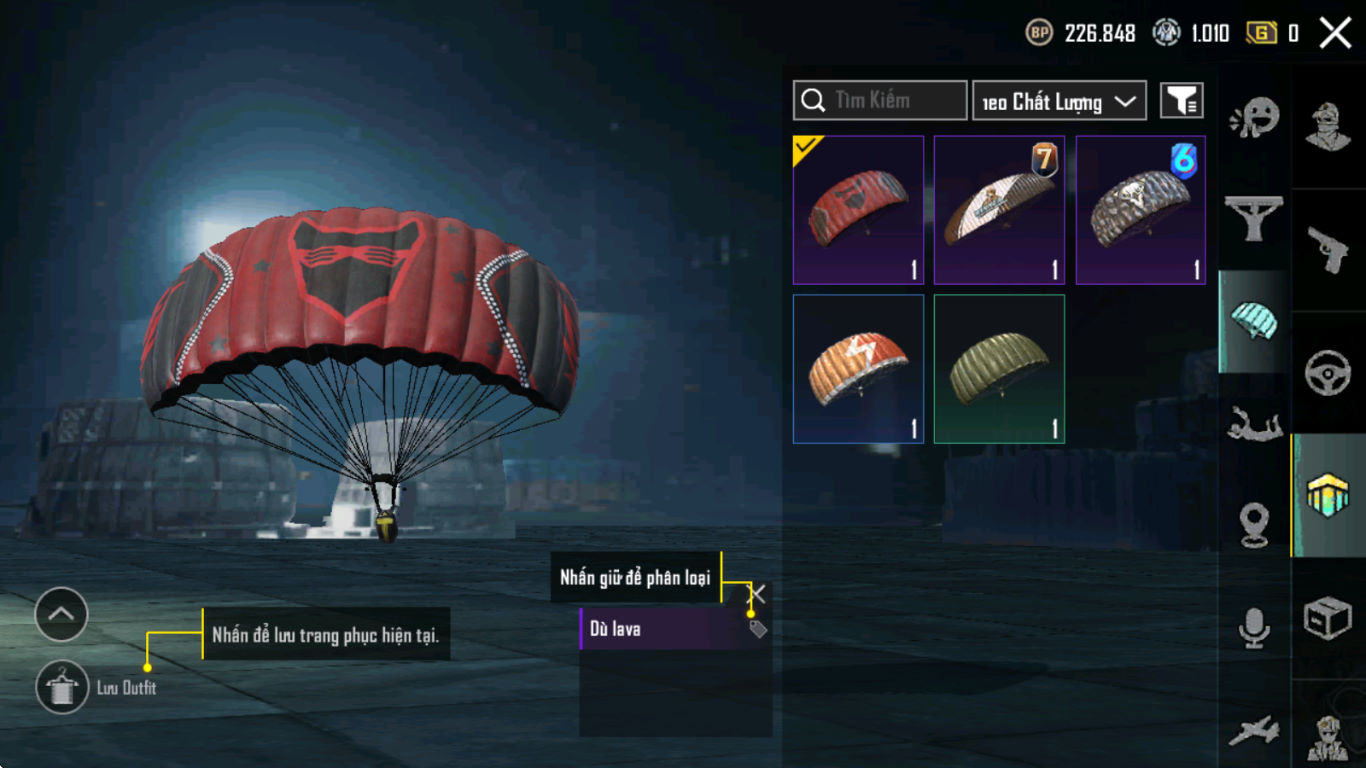1366x768 pixels.
Task: Click the tag icon beside Dù lava
Action: pyautogui.click(x=758, y=629)
